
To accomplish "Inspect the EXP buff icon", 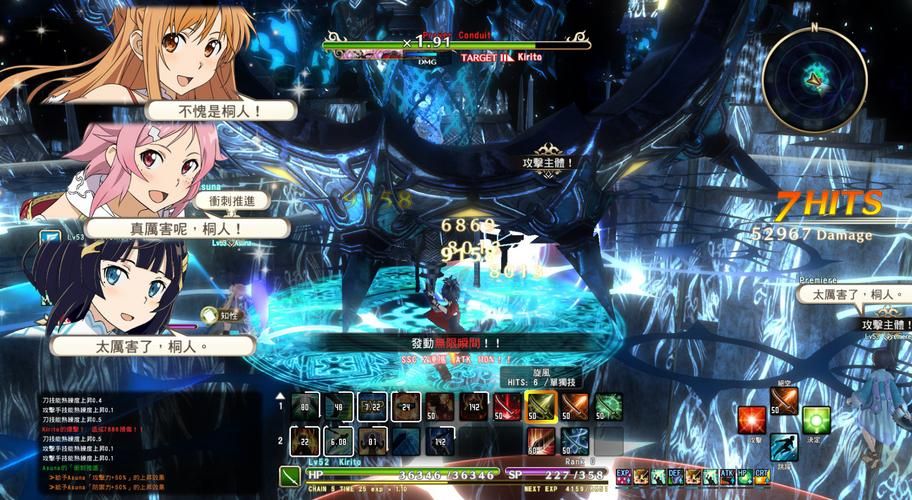I will coord(623,476).
